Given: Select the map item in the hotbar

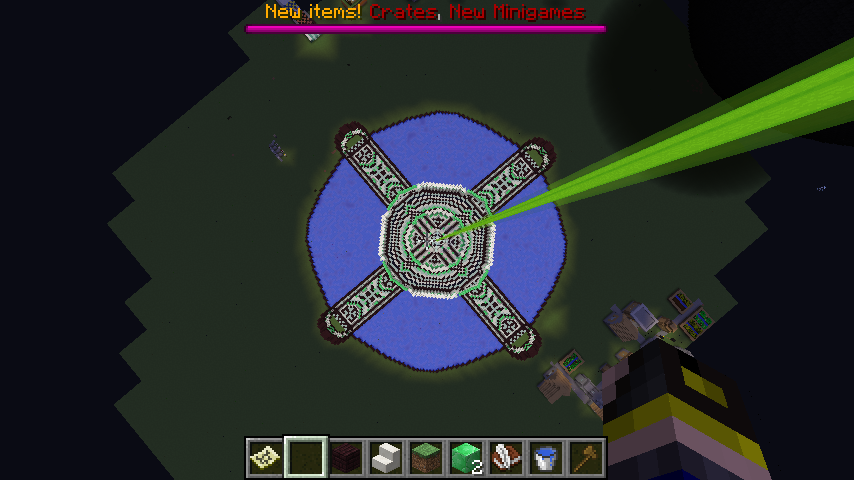Looking at the screenshot, I should point(265,457).
